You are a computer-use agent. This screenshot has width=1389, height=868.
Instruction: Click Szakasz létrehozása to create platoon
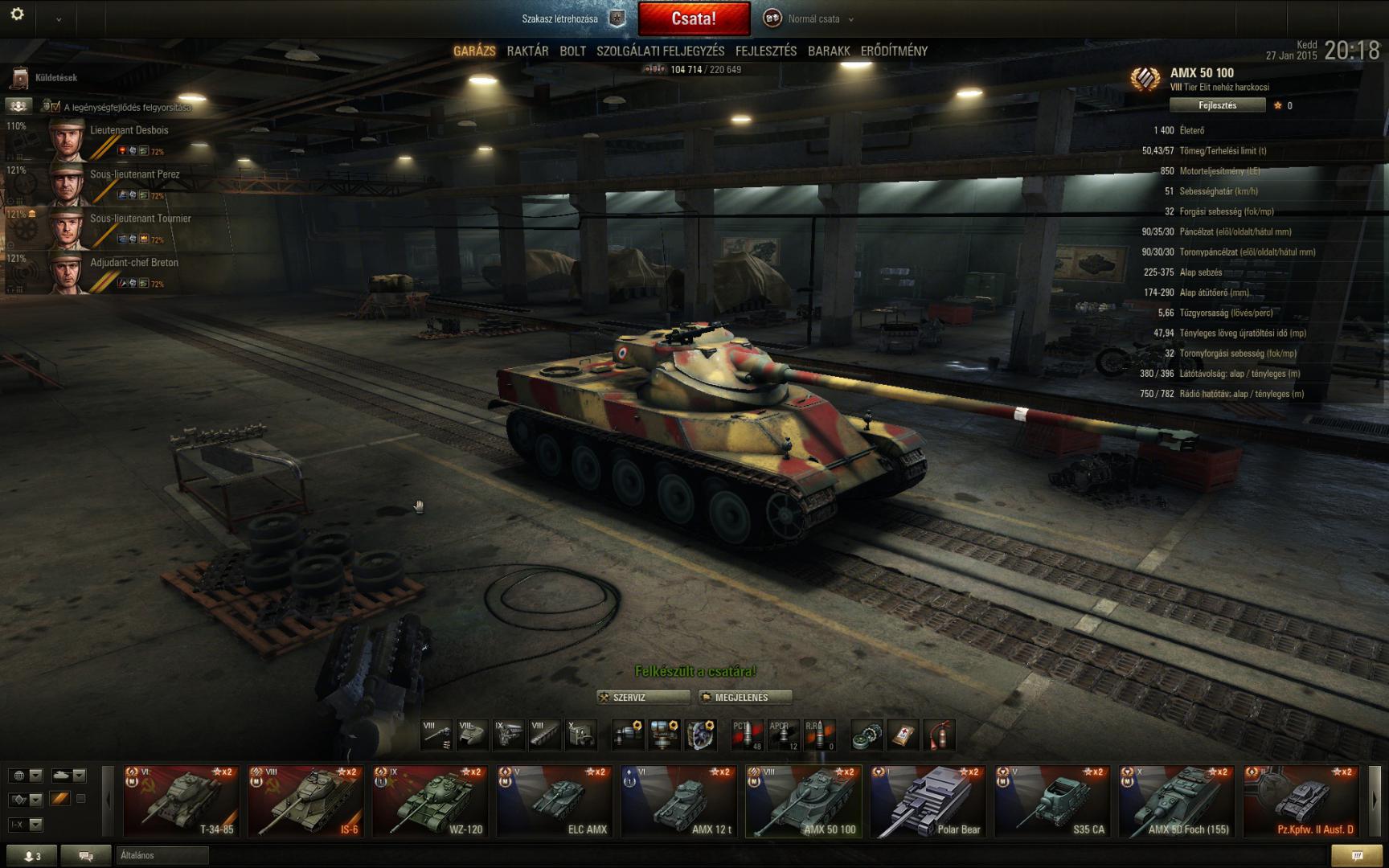[560, 19]
